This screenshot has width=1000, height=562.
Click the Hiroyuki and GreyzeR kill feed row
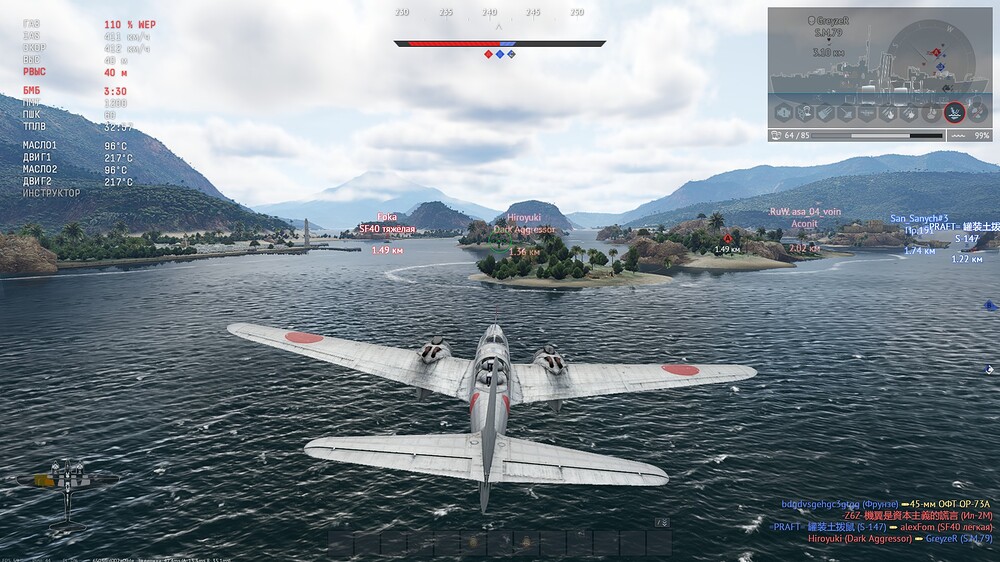point(899,539)
